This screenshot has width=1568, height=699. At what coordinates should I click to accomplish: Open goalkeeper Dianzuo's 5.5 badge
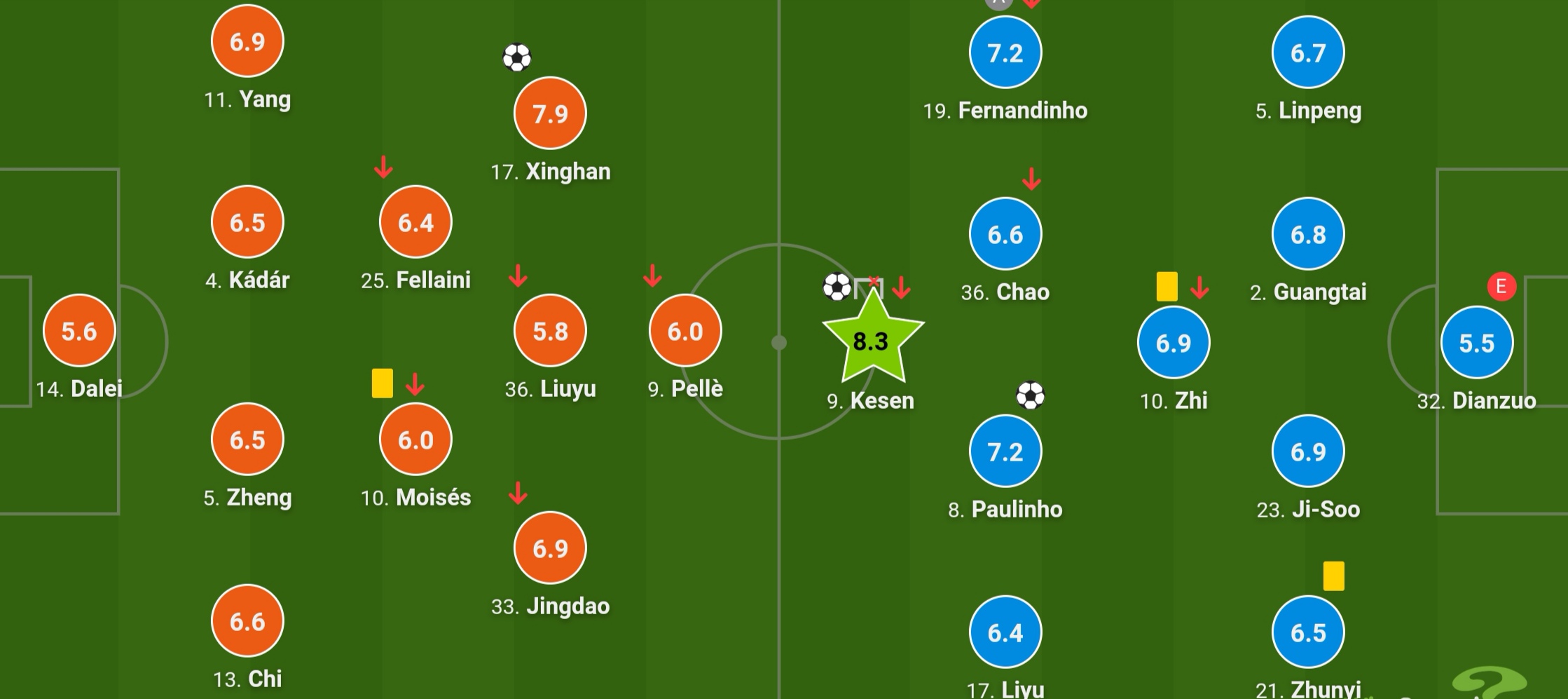(x=1477, y=343)
